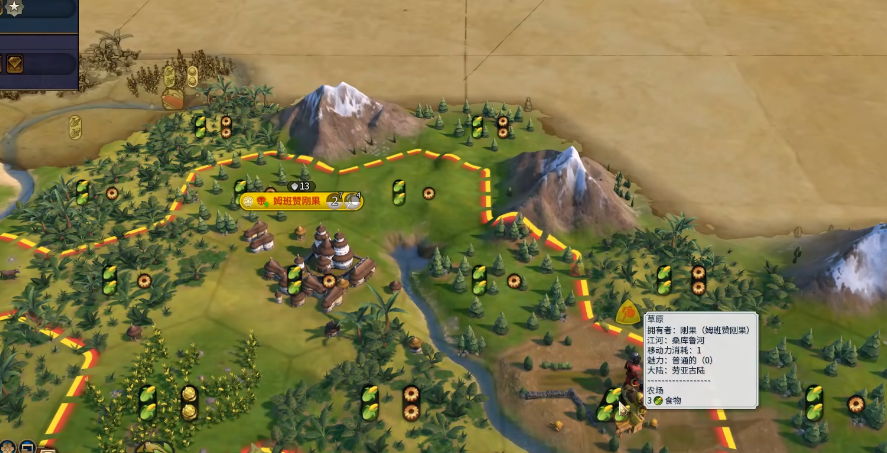Open the city production icon on the banner
The height and width of the screenshot is (453, 887).
tap(352, 201)
